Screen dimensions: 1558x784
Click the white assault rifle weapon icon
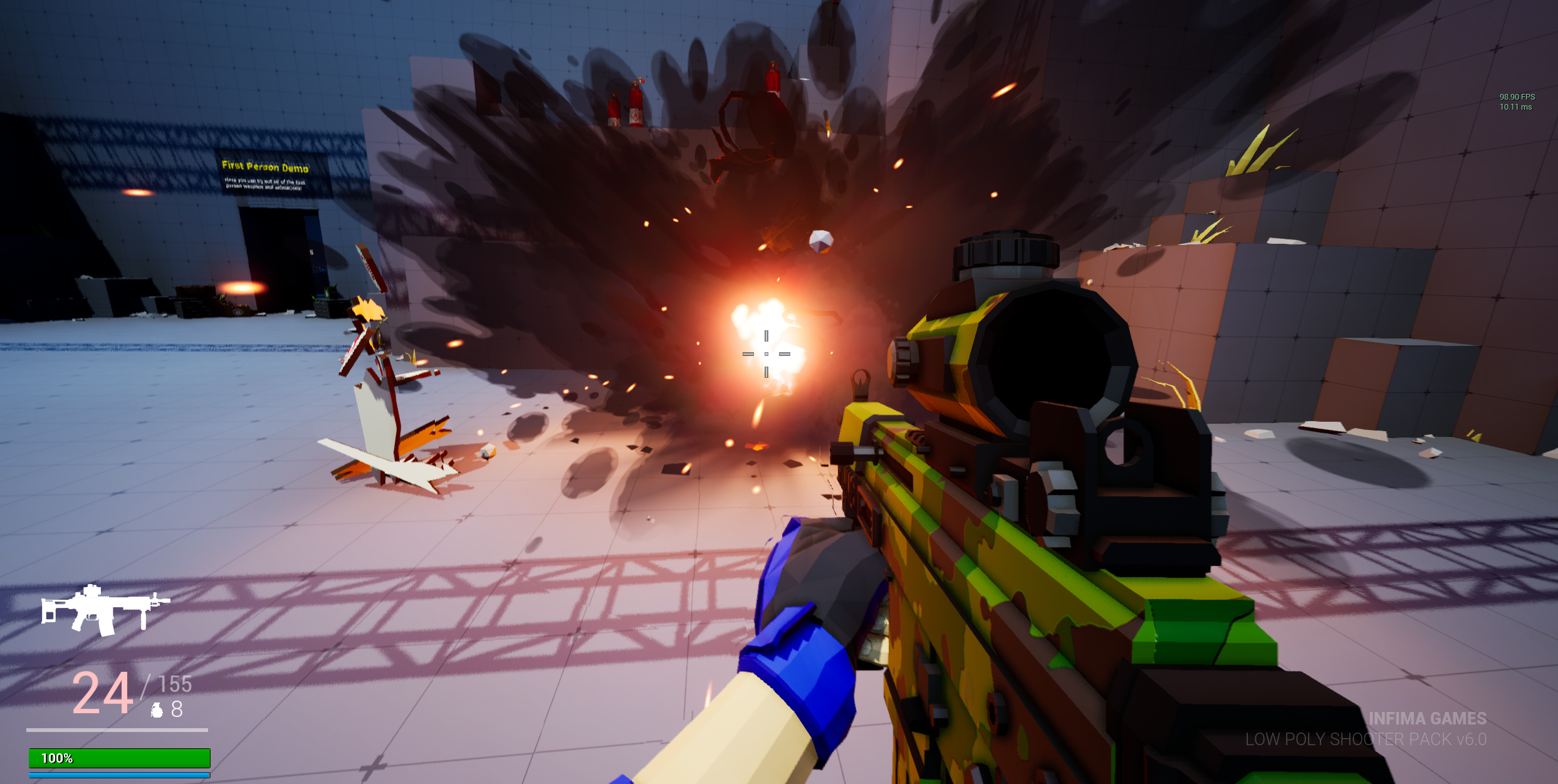[x=105, y=610]
